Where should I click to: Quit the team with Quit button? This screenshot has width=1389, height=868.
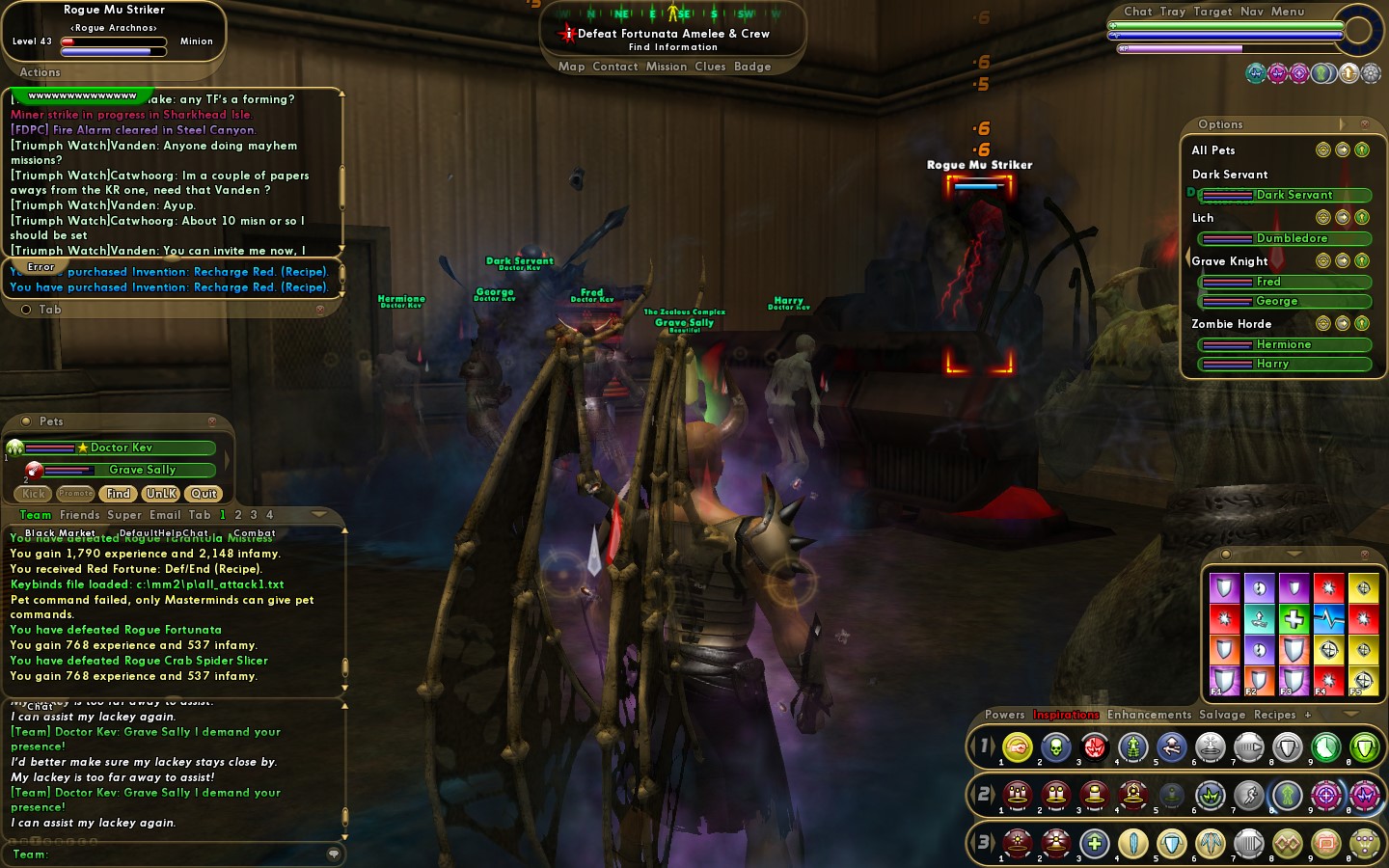pyautogui.click(x=204, y=494)
